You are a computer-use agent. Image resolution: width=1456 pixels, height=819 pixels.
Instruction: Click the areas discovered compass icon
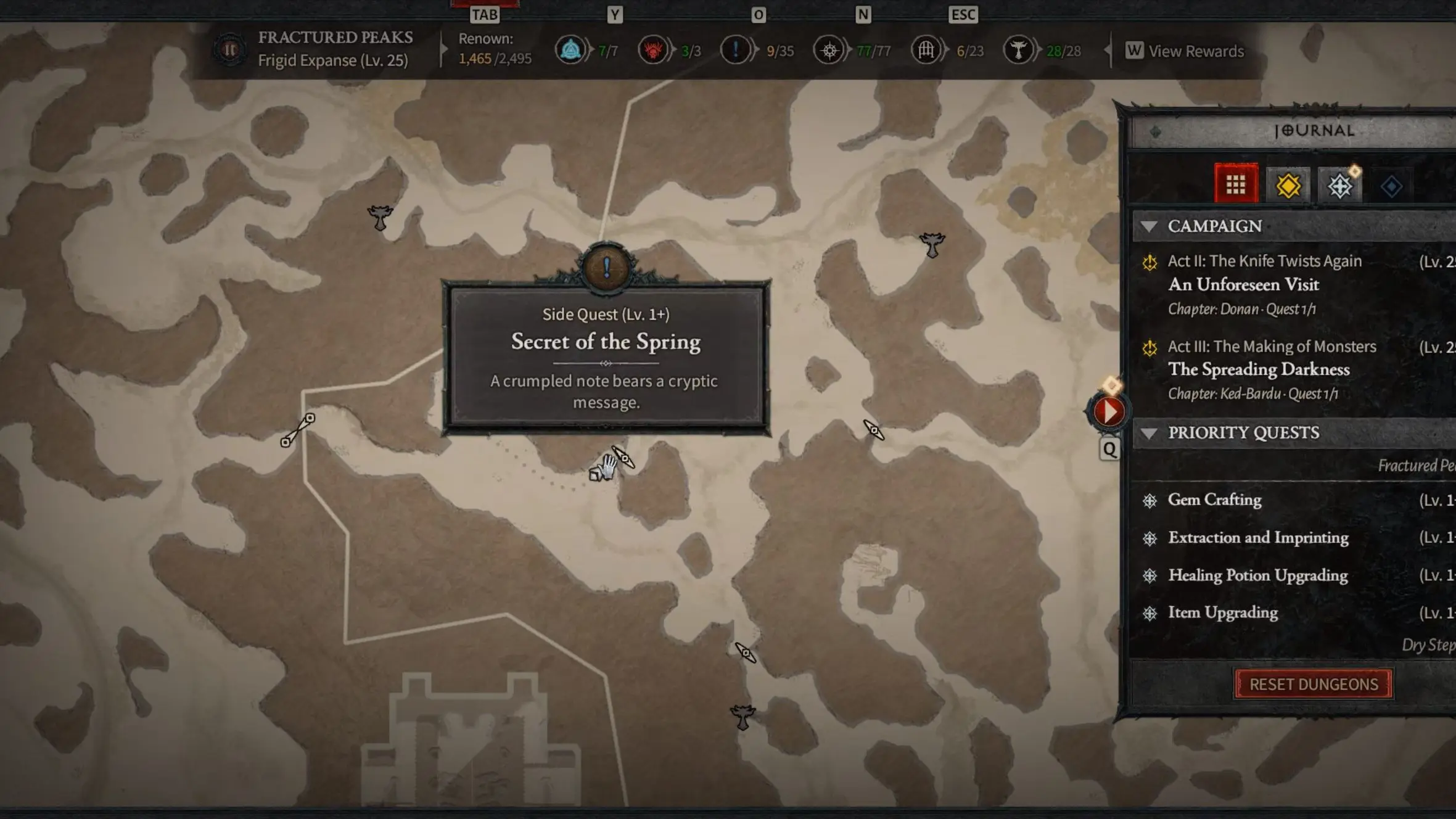830,51
